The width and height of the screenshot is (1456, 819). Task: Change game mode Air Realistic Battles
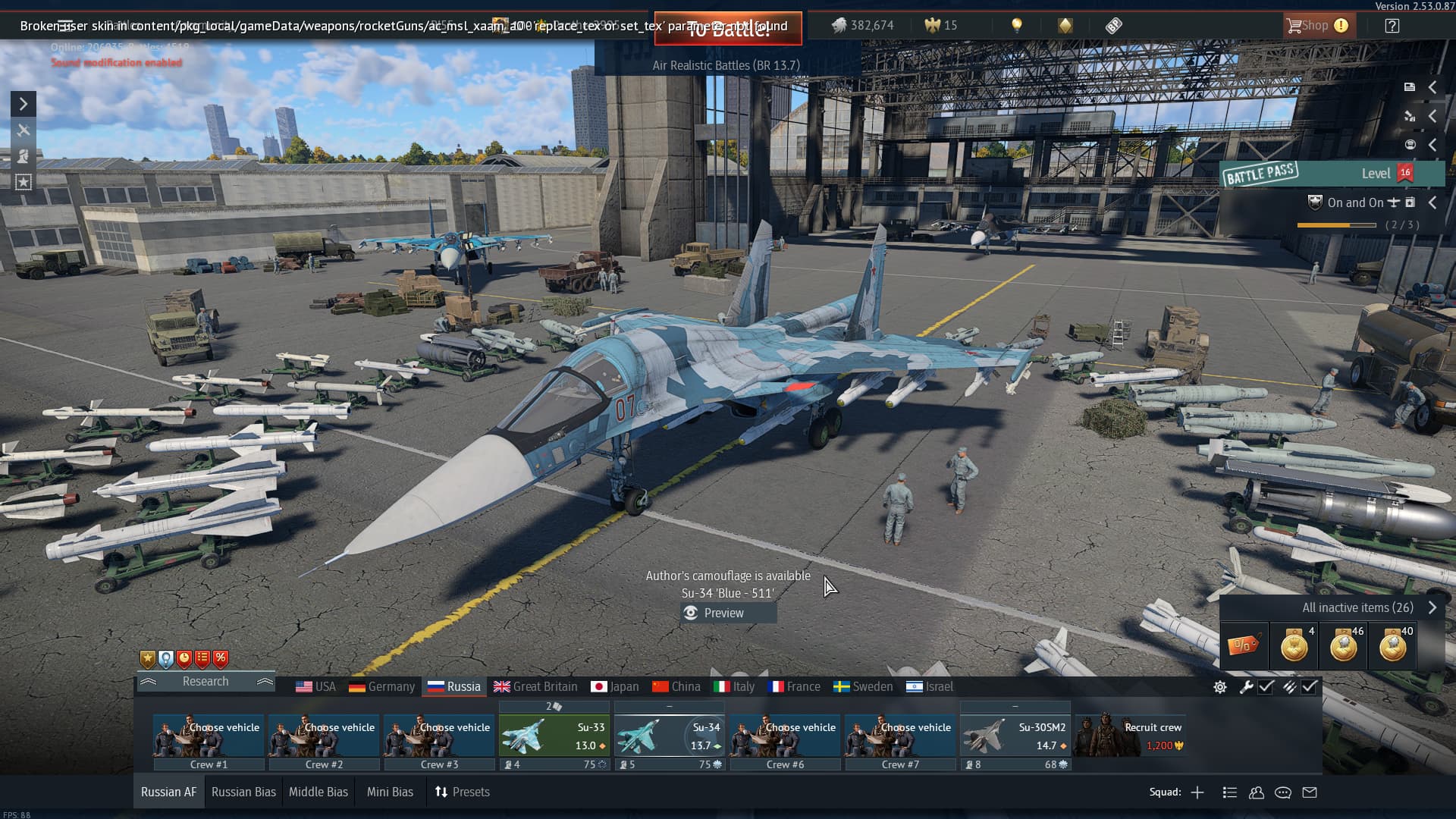726,65
